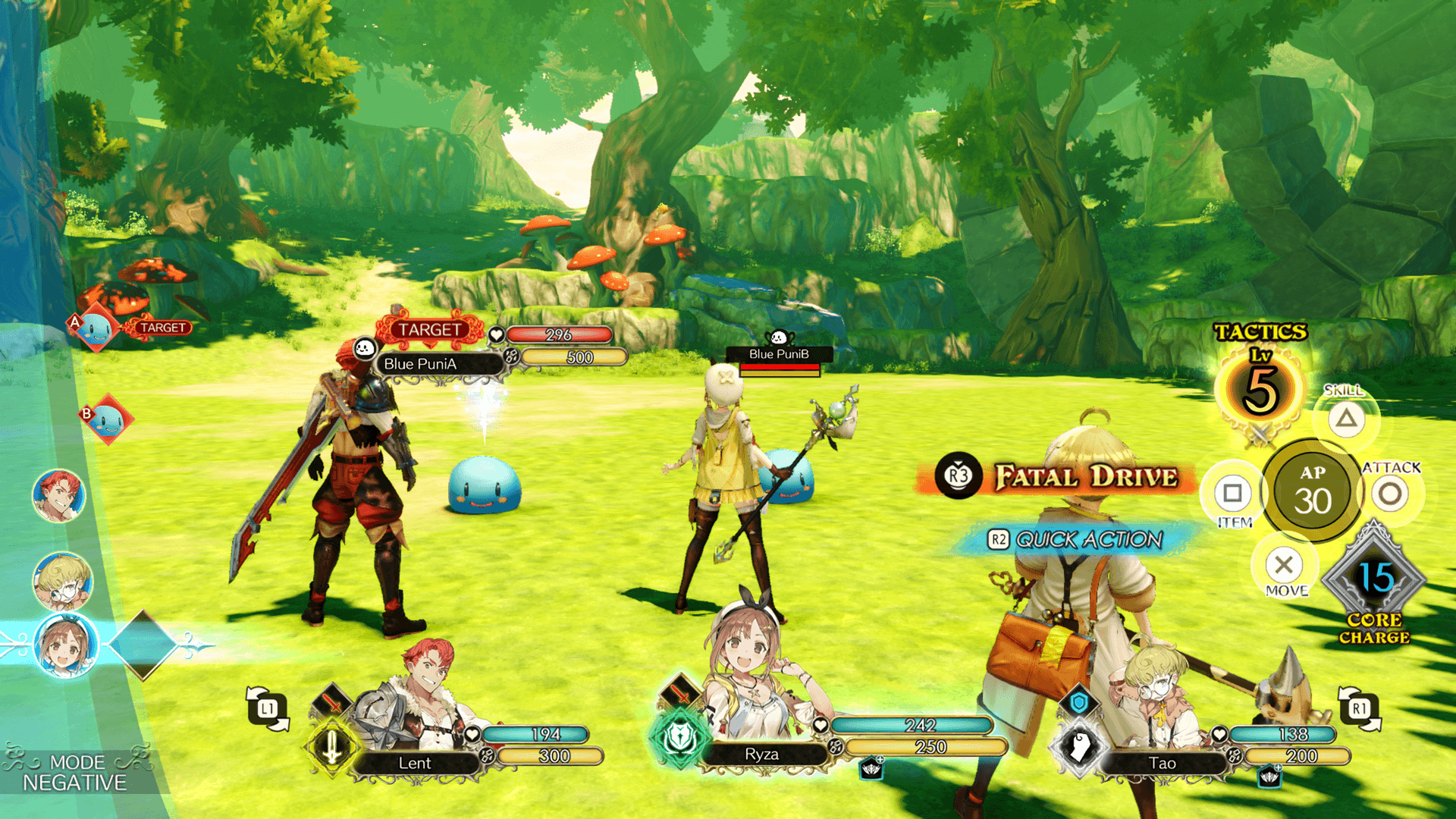Target Blue PuniA in turn timeline

click(96, 329)
